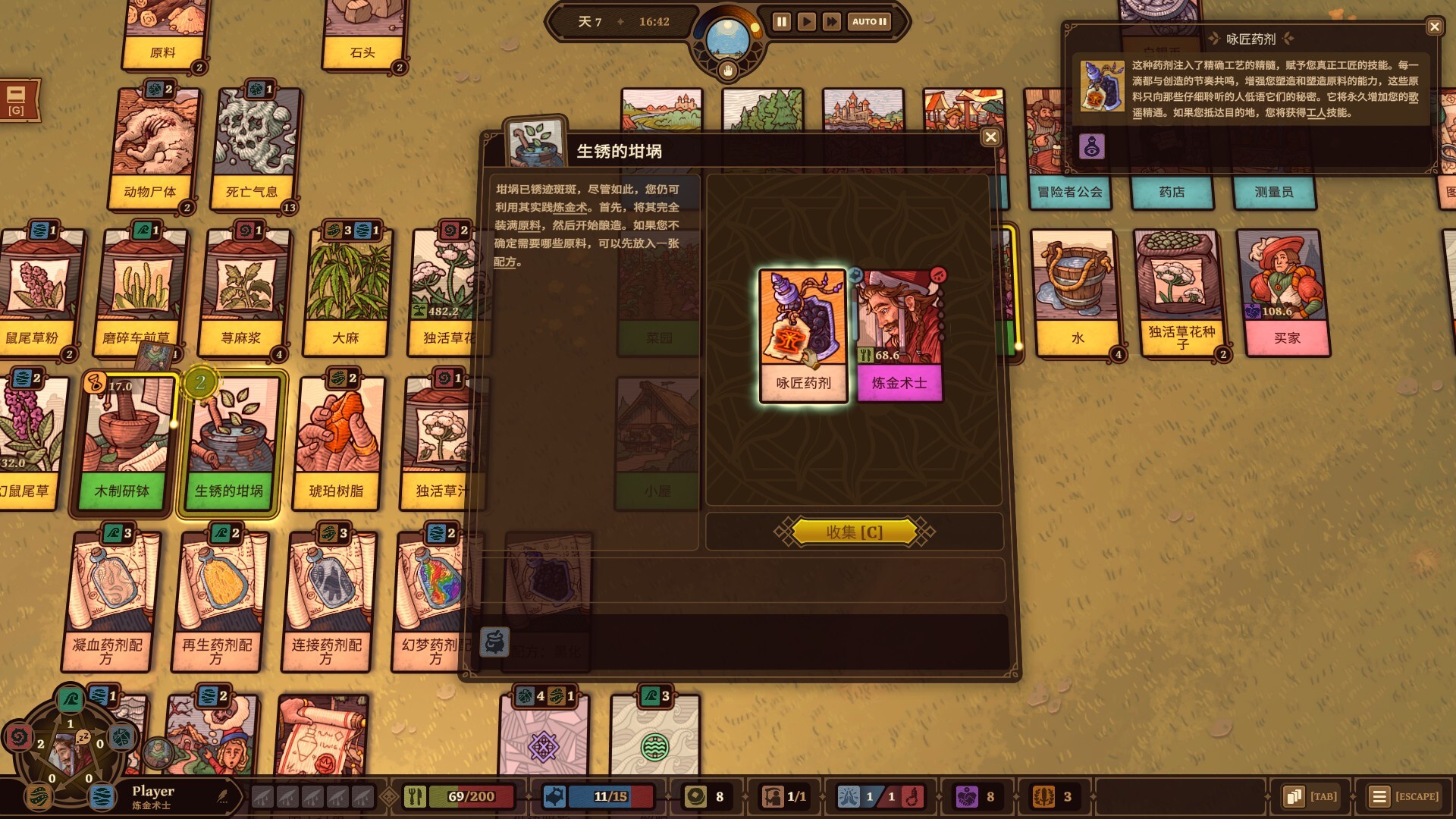Pause the game with the pause button
Screen dimensions: 1456x819
(780, 22)
